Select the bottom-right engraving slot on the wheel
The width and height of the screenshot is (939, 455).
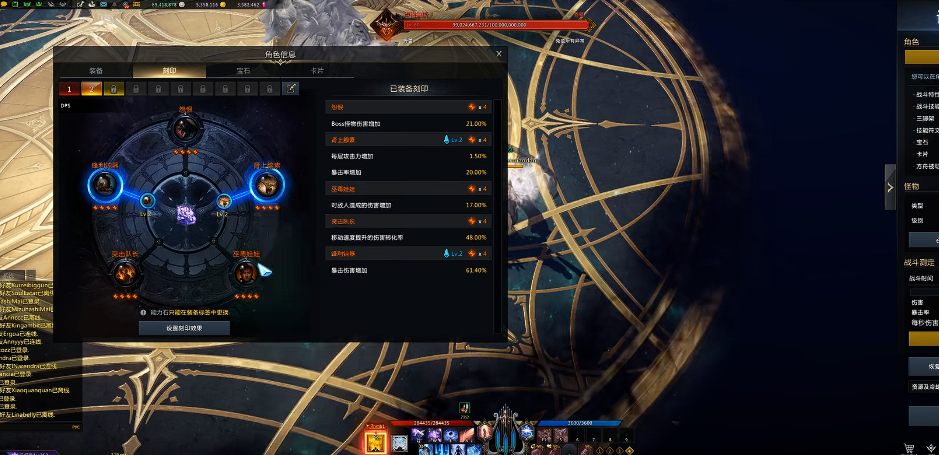point(245,274)
